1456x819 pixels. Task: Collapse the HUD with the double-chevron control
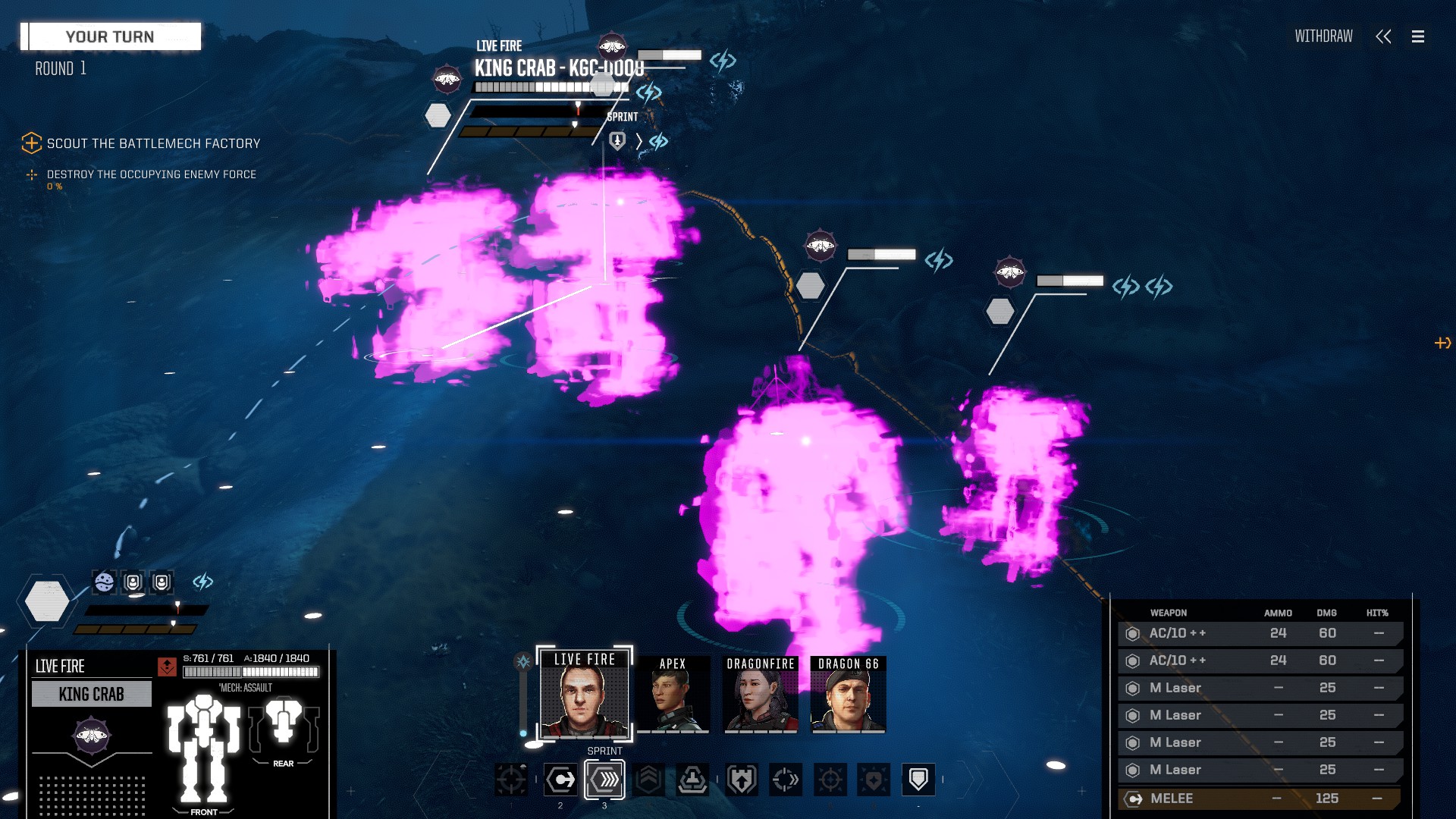click(1384, 36)
